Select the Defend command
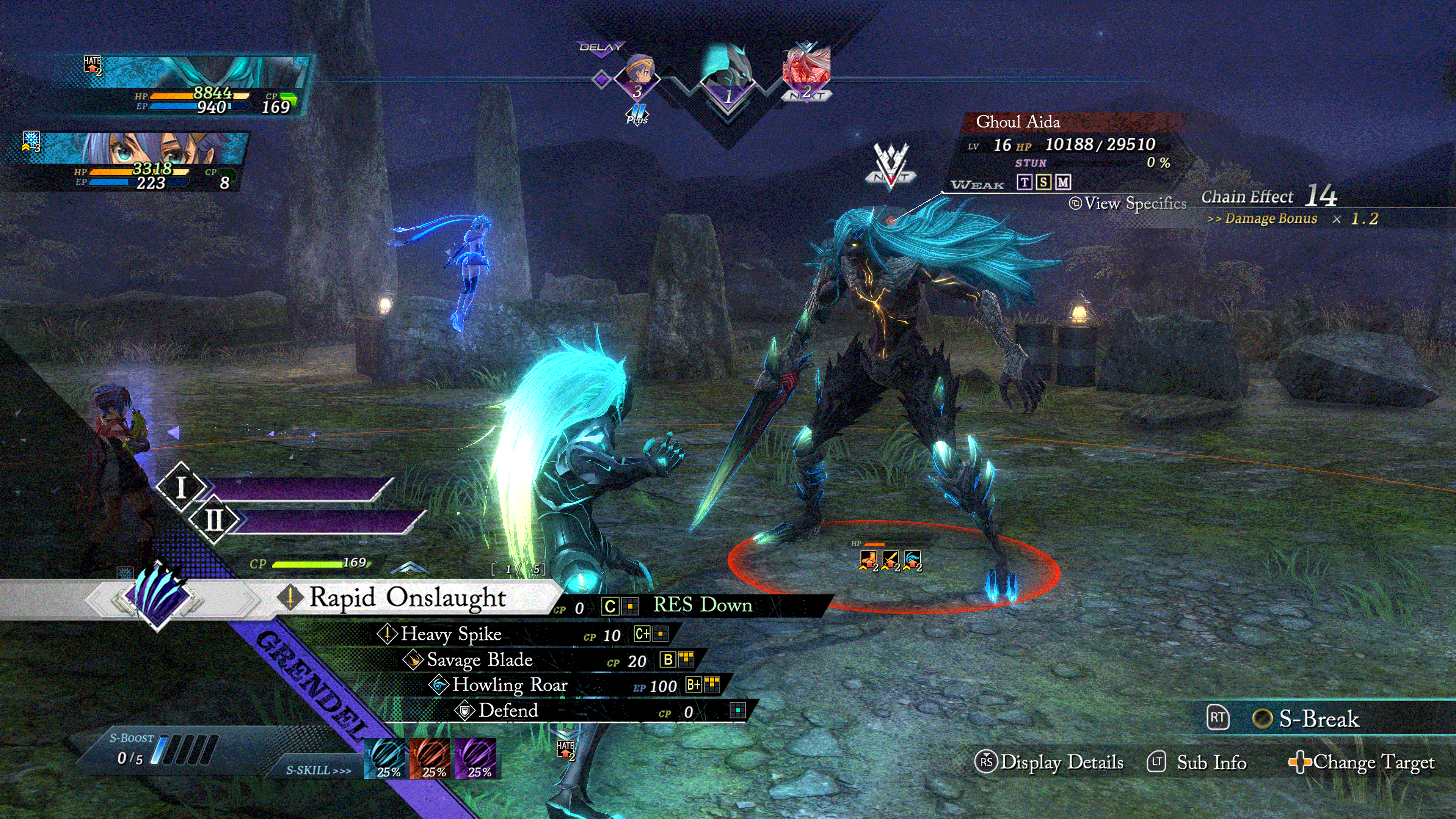1456x819 pixels. (508, 711)
